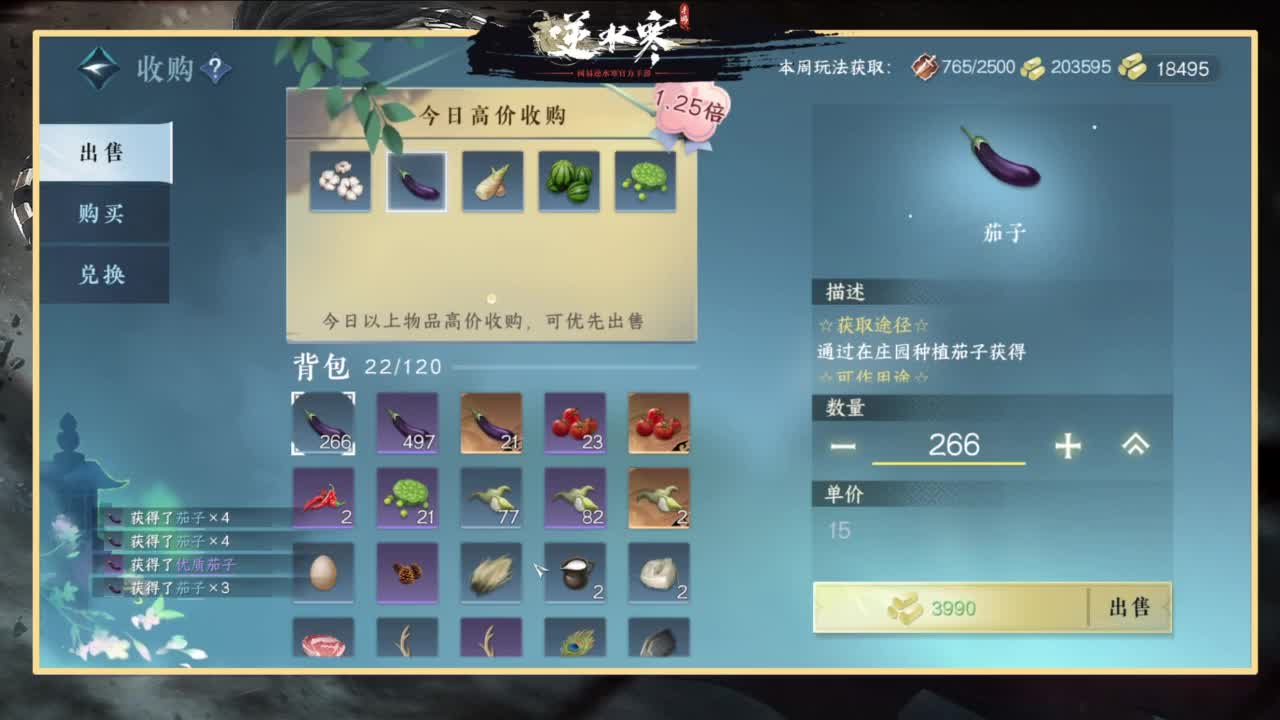Select the chili peppers in the backpack
Viewport: 1280px width, 720px height.
click(x=322, y=499)
